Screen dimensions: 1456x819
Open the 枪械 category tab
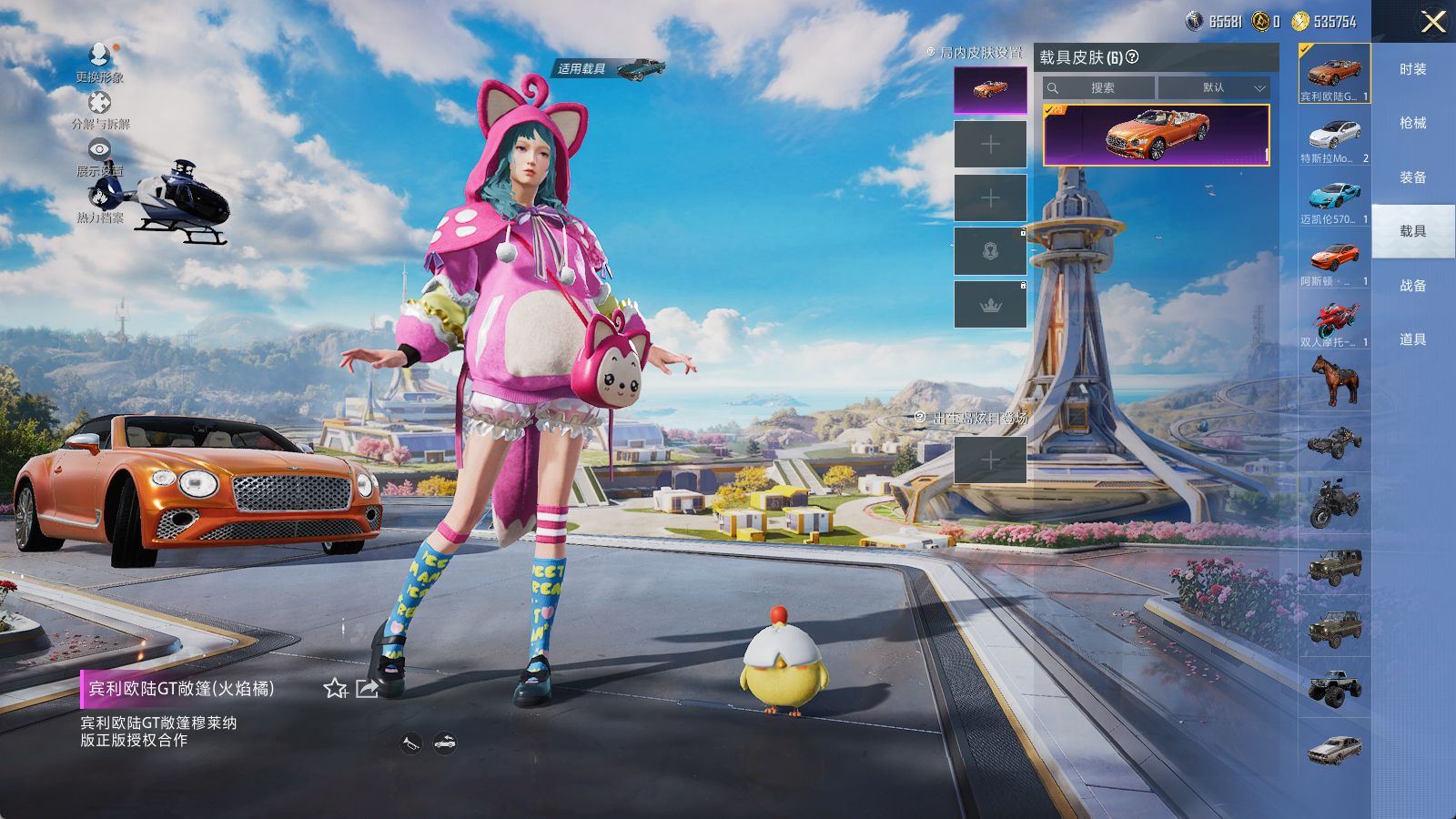1412,123
